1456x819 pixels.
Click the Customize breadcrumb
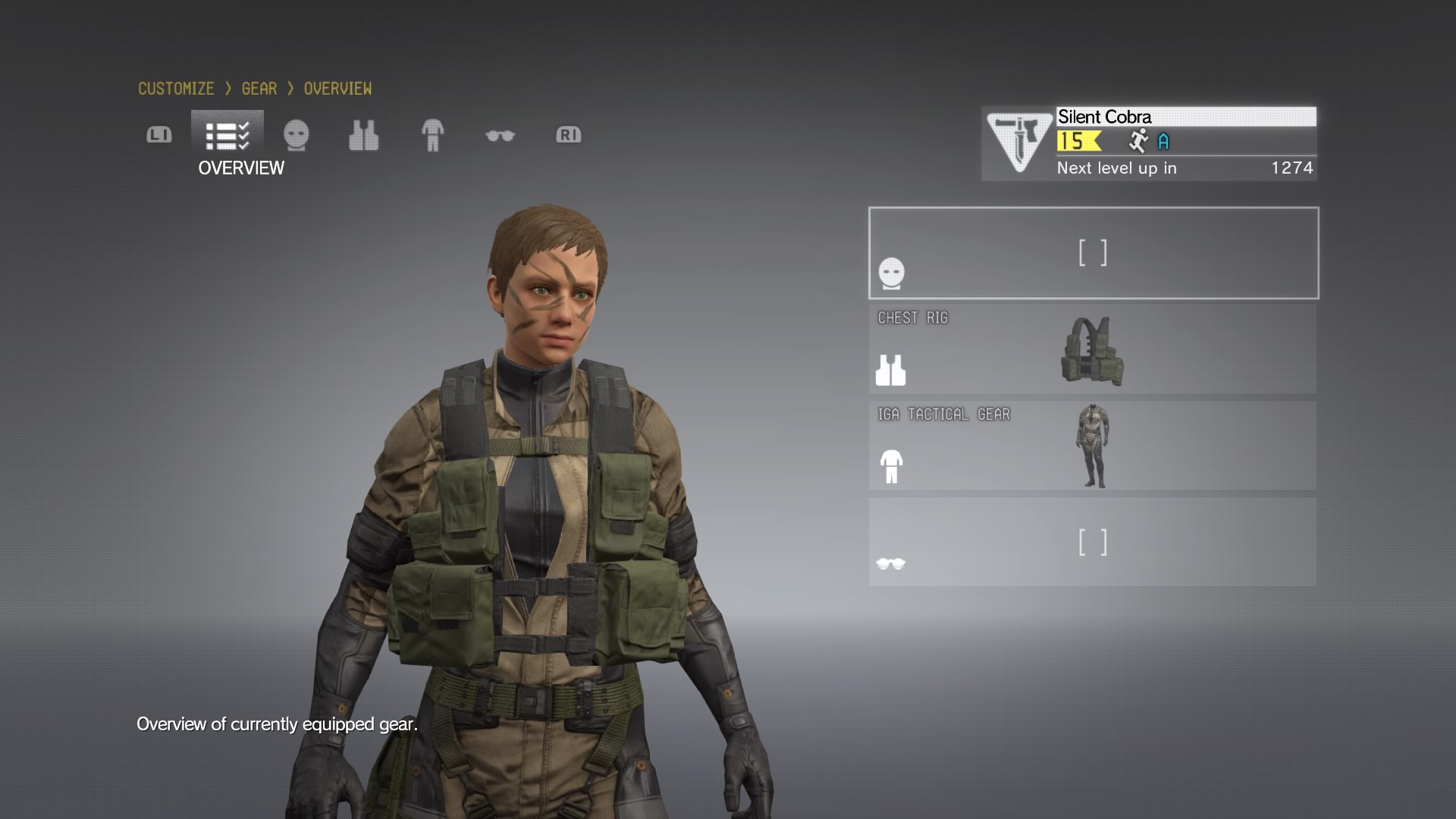coord(176,89)
